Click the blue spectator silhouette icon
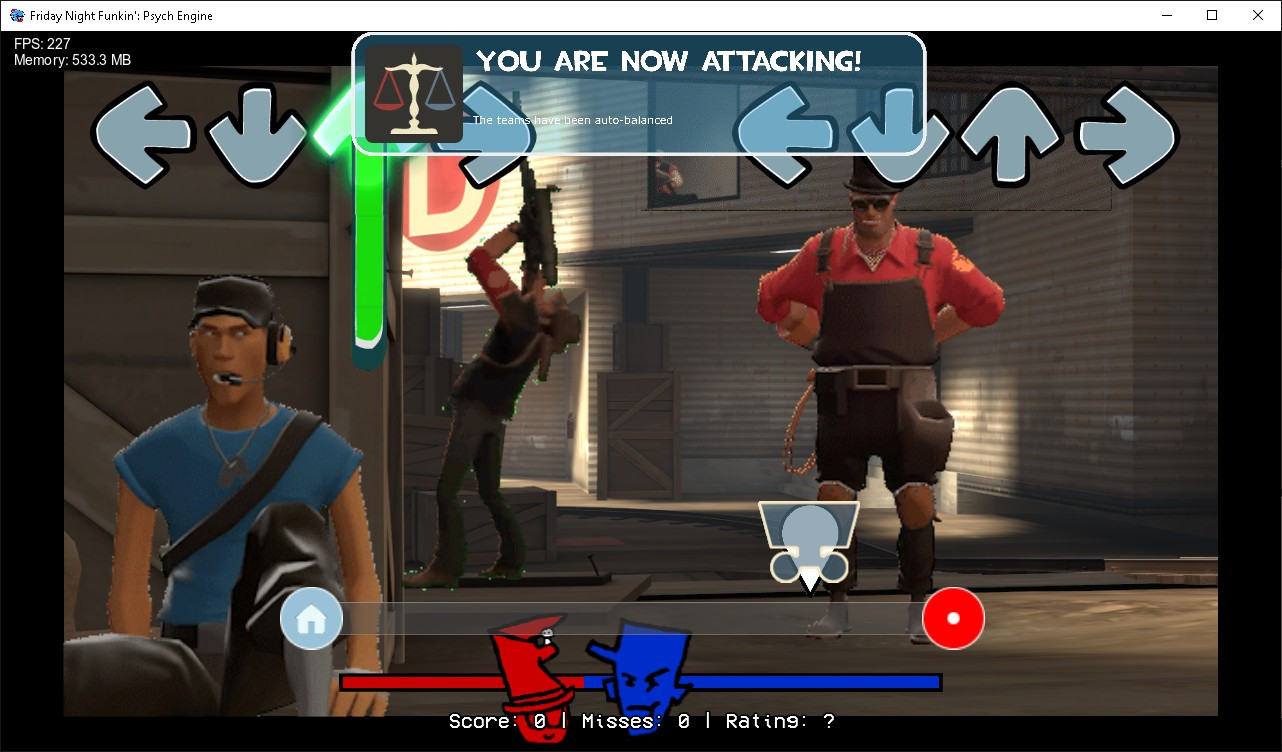The image size is (1282, 752). point(808,540)
